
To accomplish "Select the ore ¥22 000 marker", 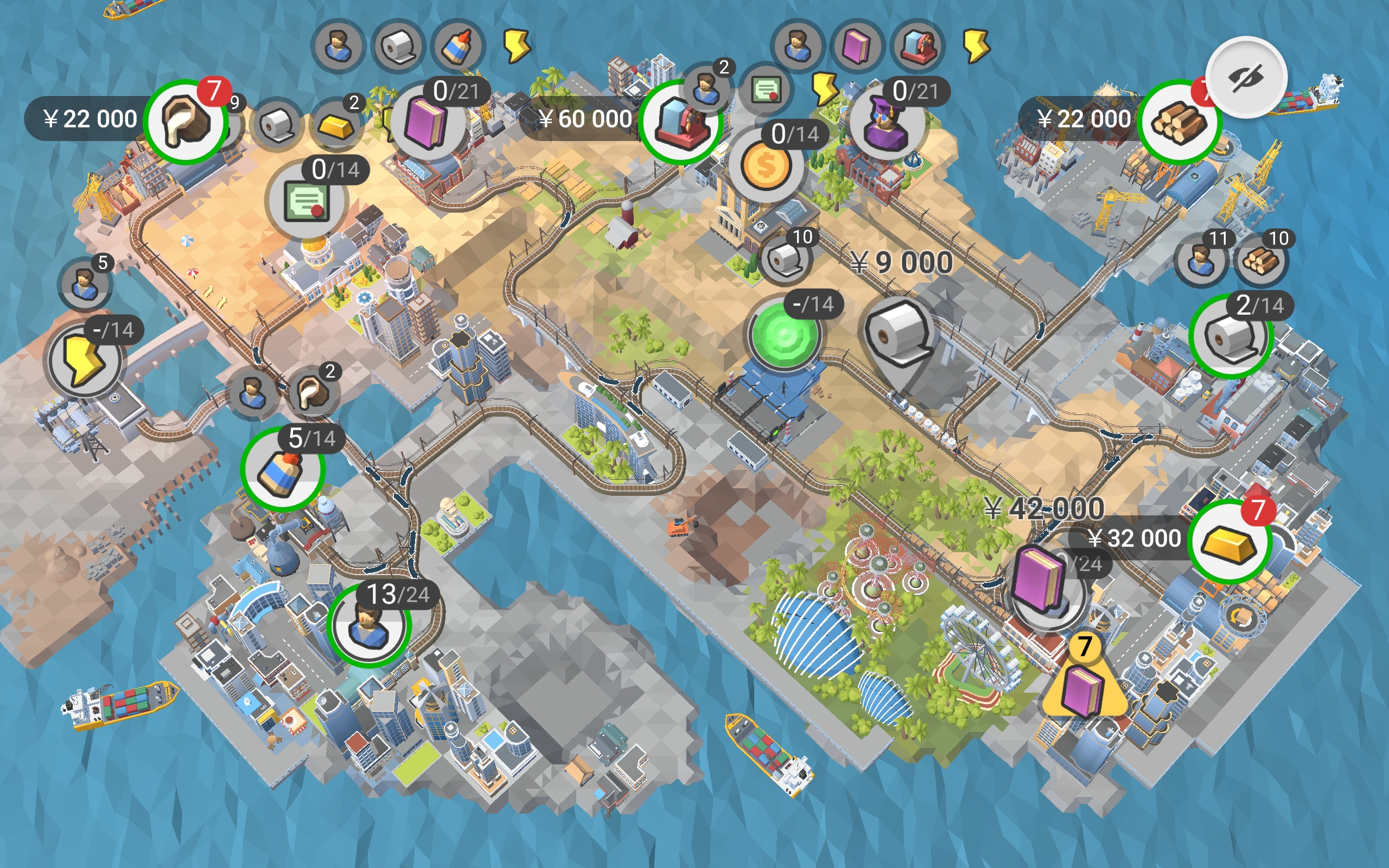I will pyautogui.click(x=185, y=121).
